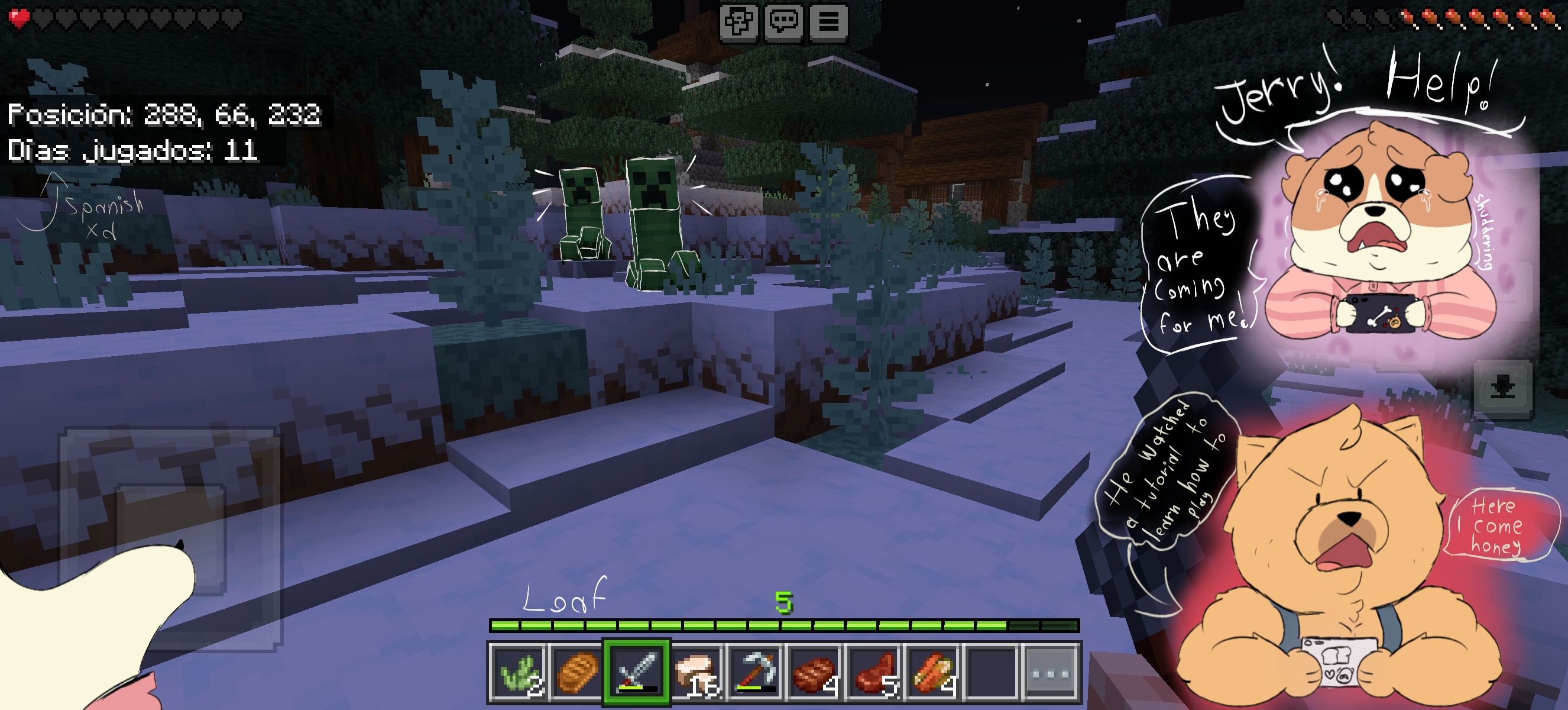Select the iron sword hotbar slot
The width and height of the screenshot is (1568, 710).
point(637,673)
